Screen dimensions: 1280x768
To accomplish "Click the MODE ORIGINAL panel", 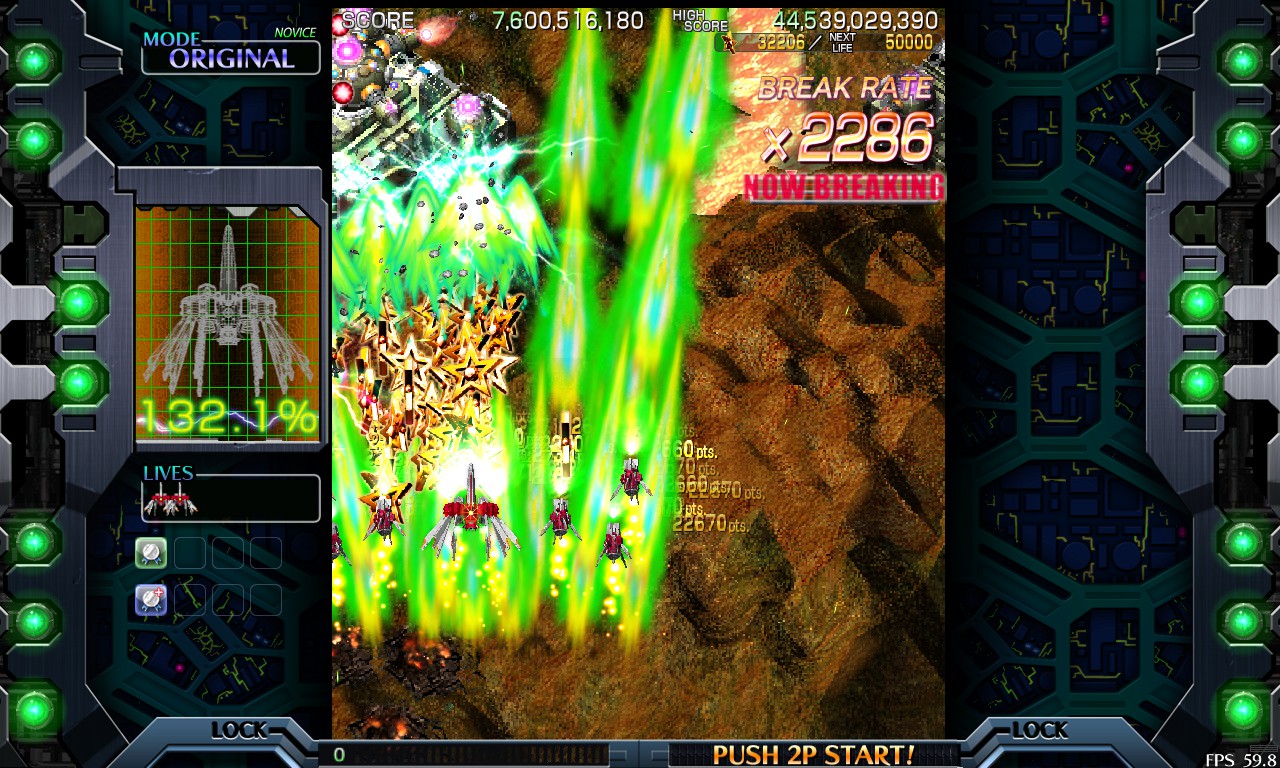I will click(x=230, y=53).
